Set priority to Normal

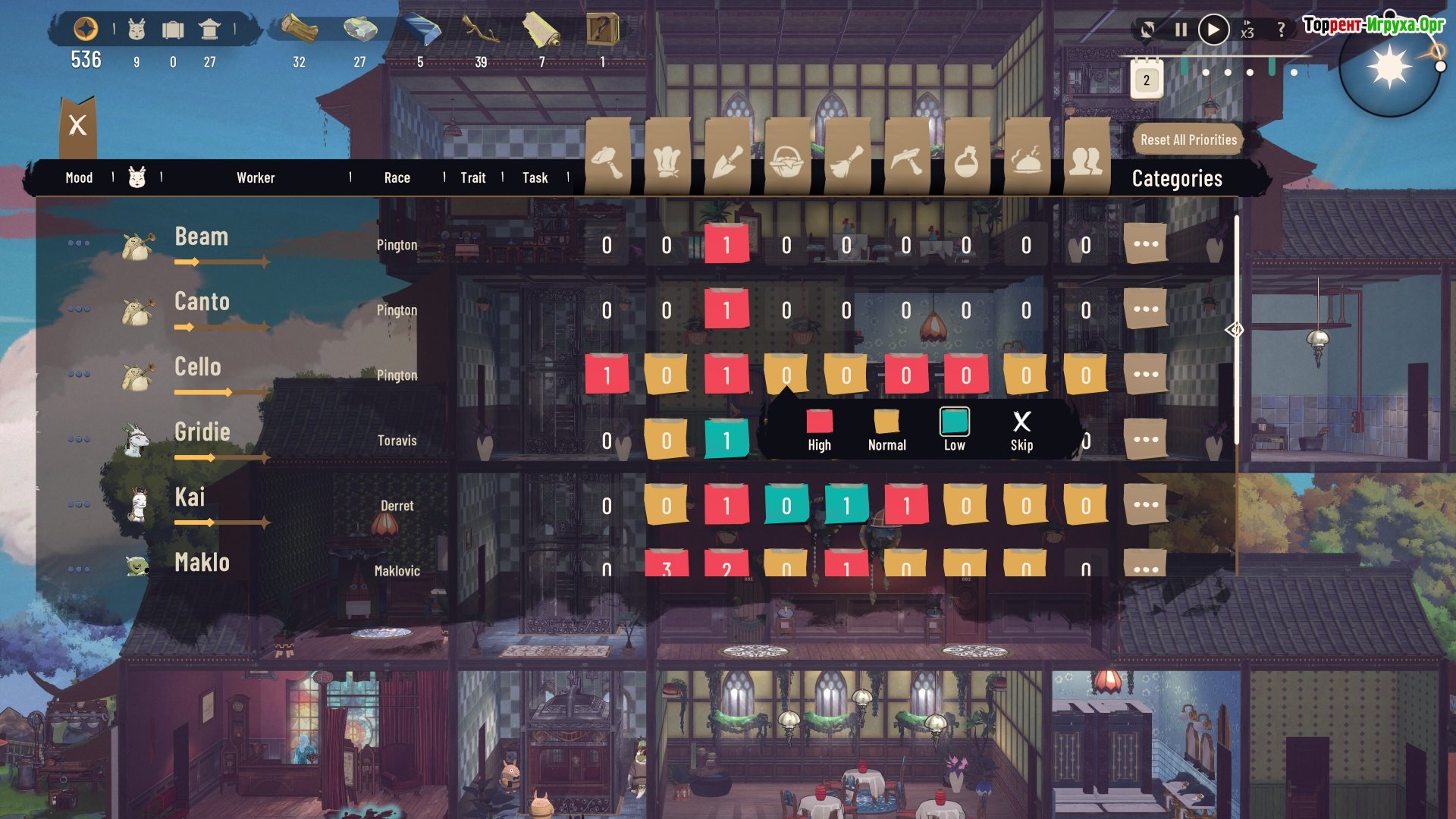(x=886, y=430)
